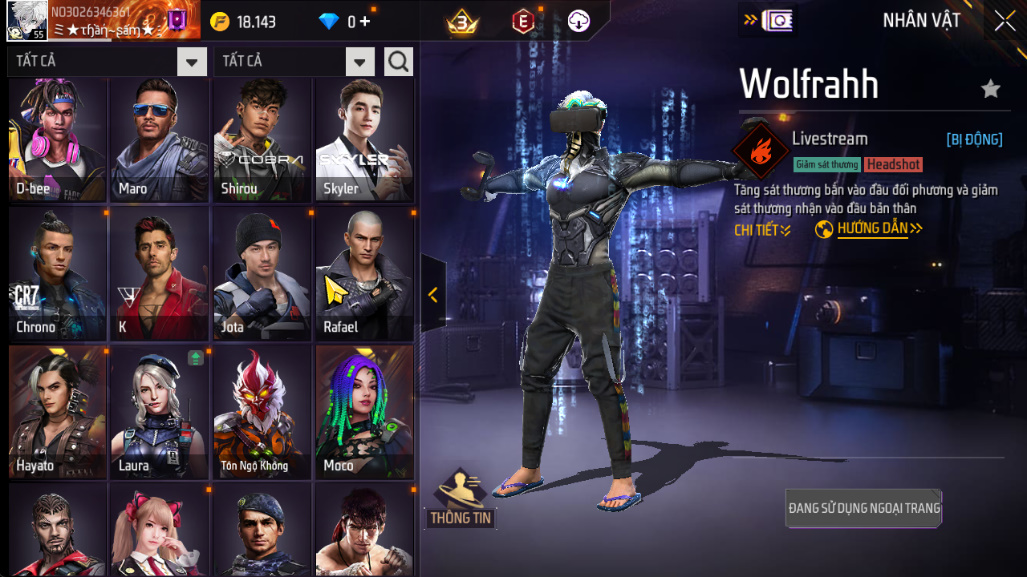Open the search magnifier icon
Screen dimensions: 1027x577
click(398, 62)
